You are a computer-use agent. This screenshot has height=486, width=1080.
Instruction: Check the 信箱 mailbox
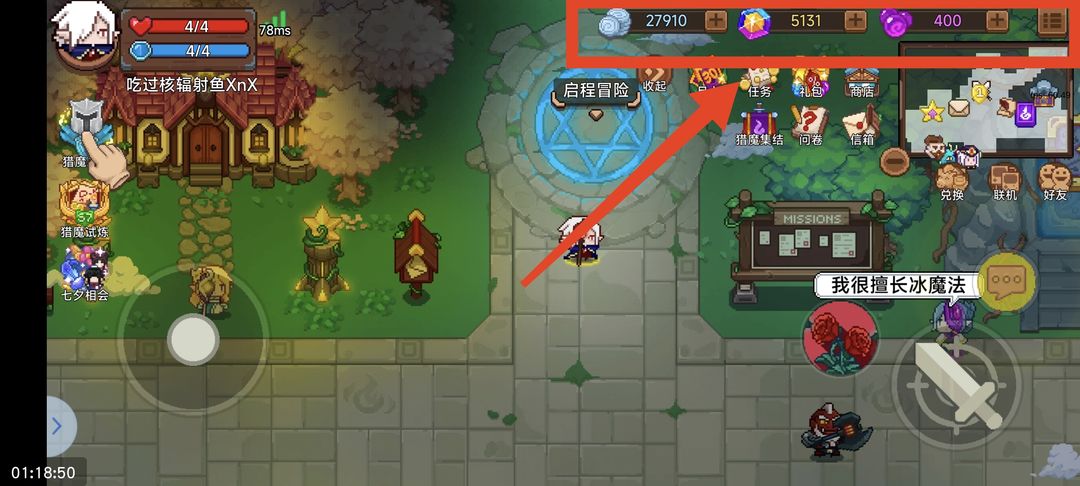pyautogui.click(x=861, y=127)
